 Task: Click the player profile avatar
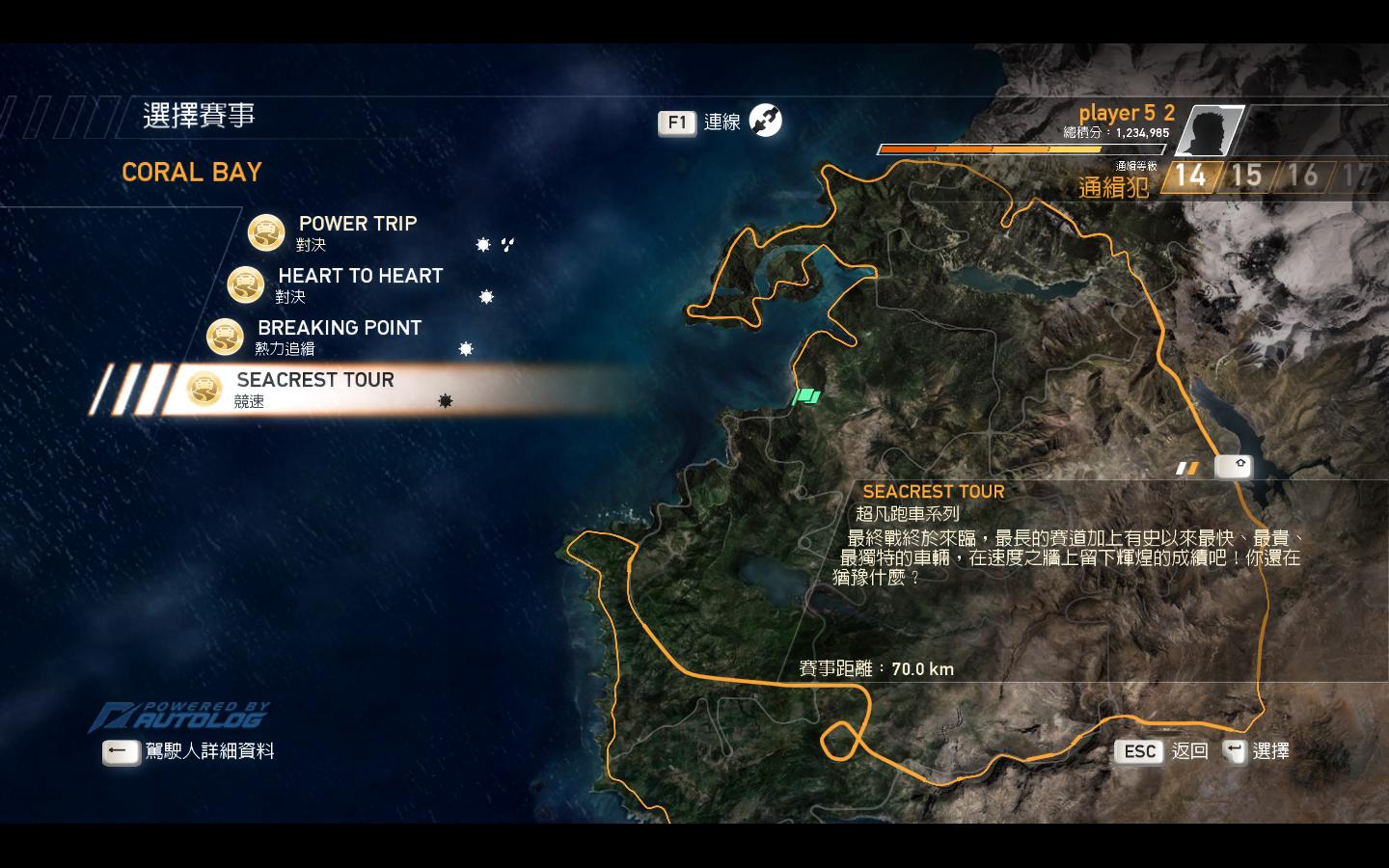1209,131
